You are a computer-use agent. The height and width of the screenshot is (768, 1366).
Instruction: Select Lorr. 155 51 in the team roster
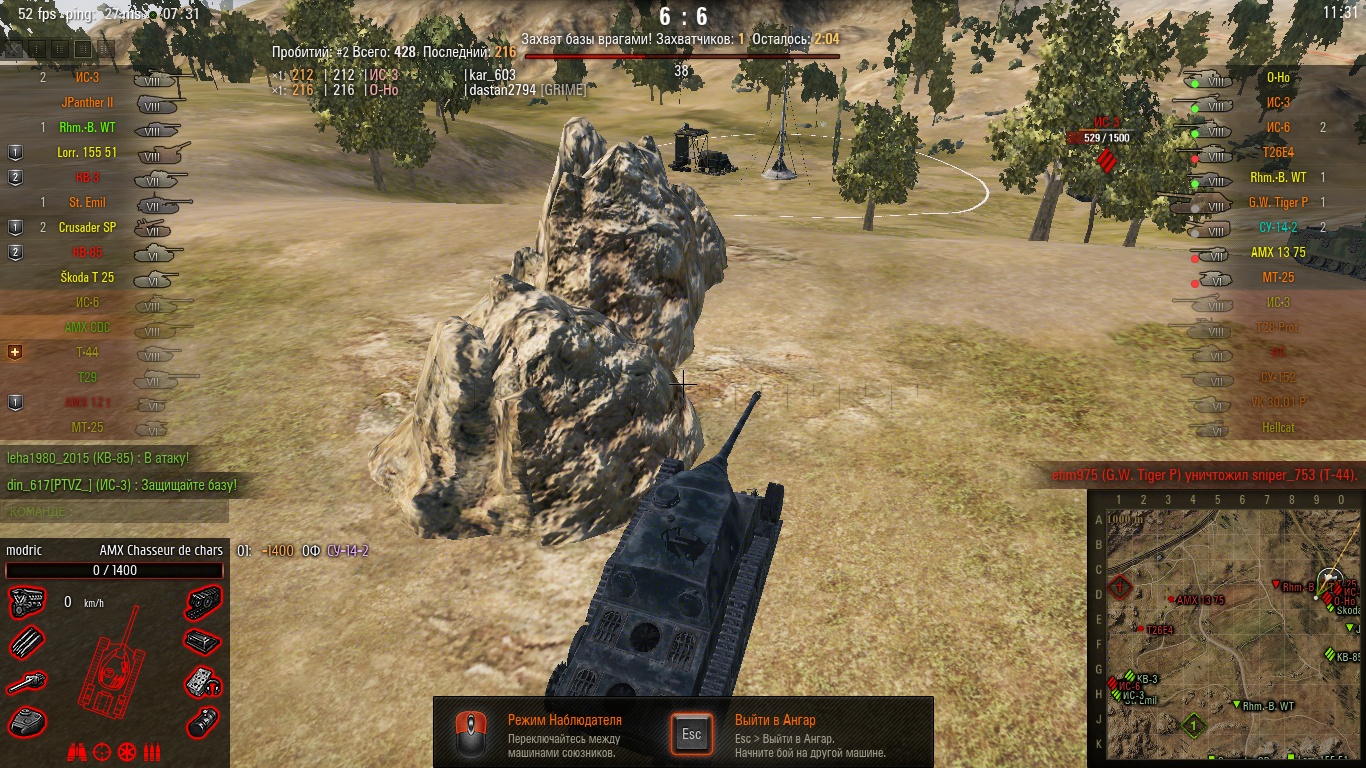[88, 153]
